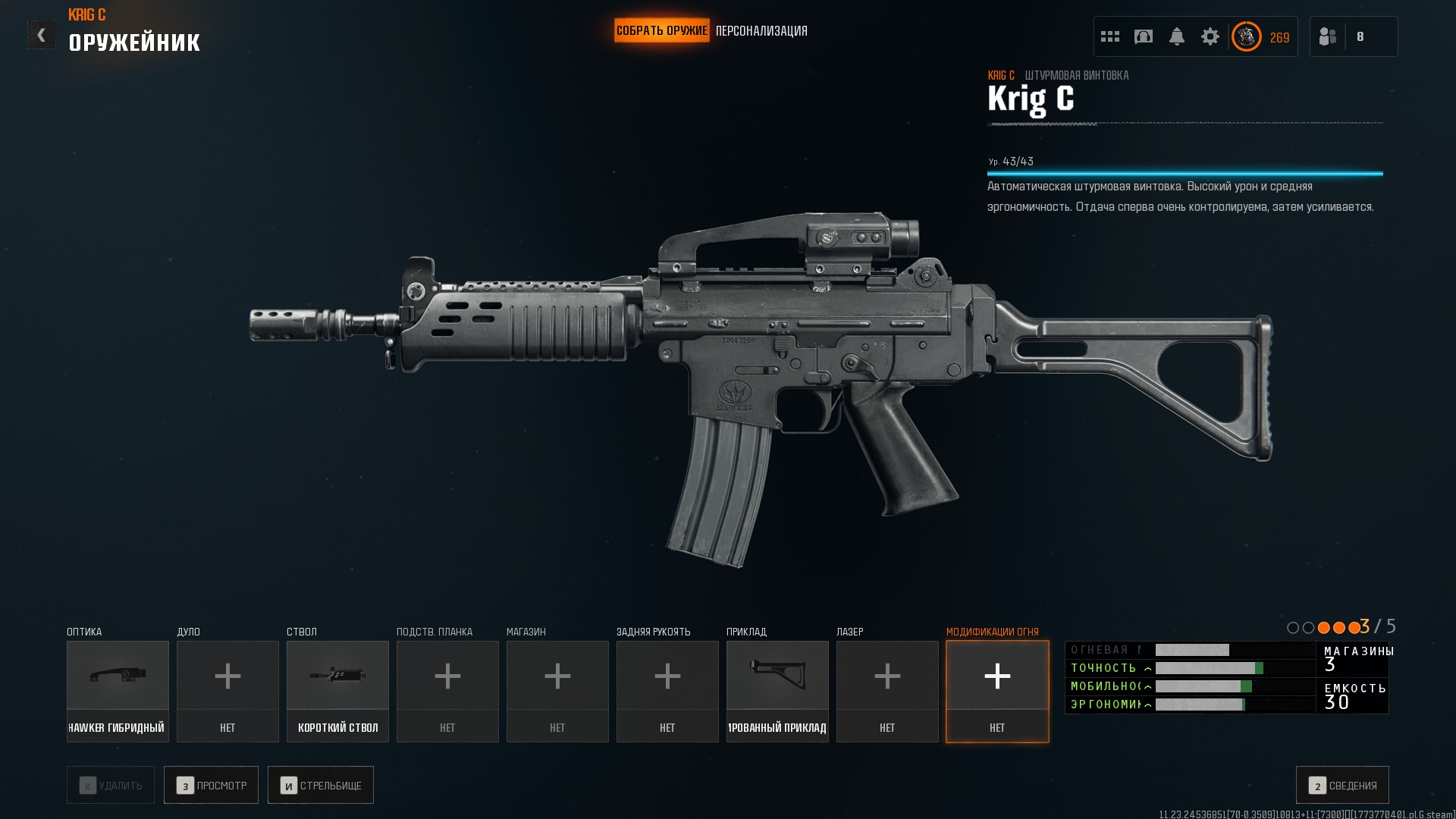Screen dimensions: 1456x819
Task: Click the Просмотр button
Action: click(211, 785)
